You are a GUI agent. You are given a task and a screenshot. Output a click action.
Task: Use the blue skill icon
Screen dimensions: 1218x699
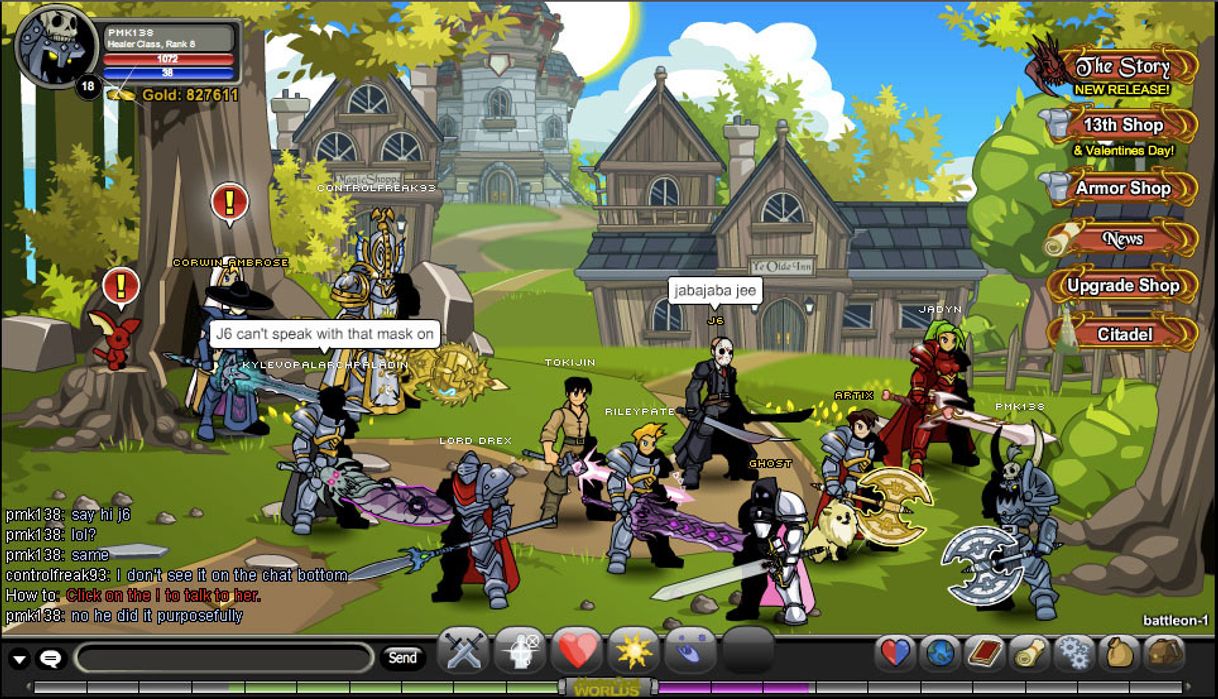click(x=690, y=653)
